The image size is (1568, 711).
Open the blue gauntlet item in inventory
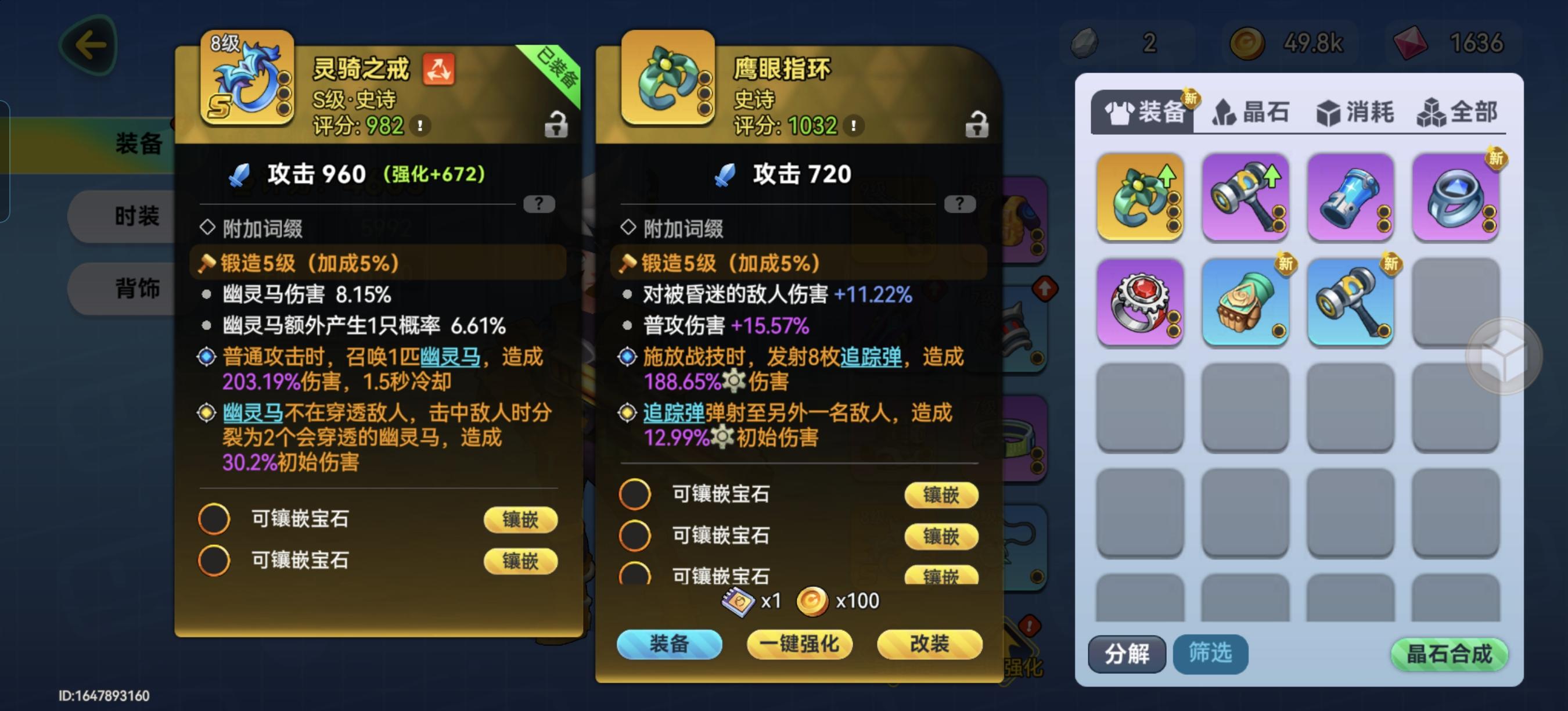pyautogui.click(x=1351, y=196)
